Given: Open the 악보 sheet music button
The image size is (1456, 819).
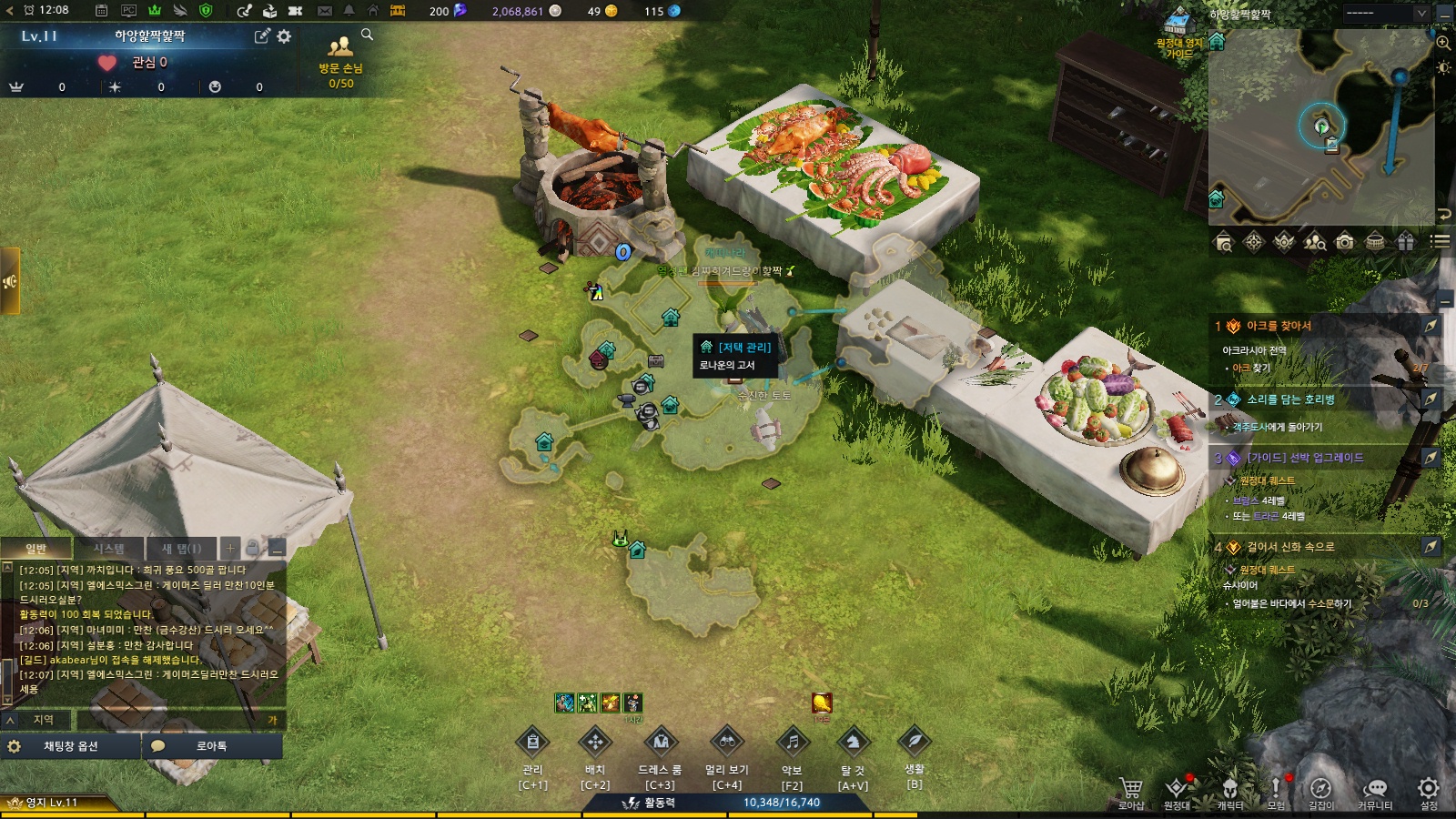Looking at the screenshot, I should (x=792, y=743).
